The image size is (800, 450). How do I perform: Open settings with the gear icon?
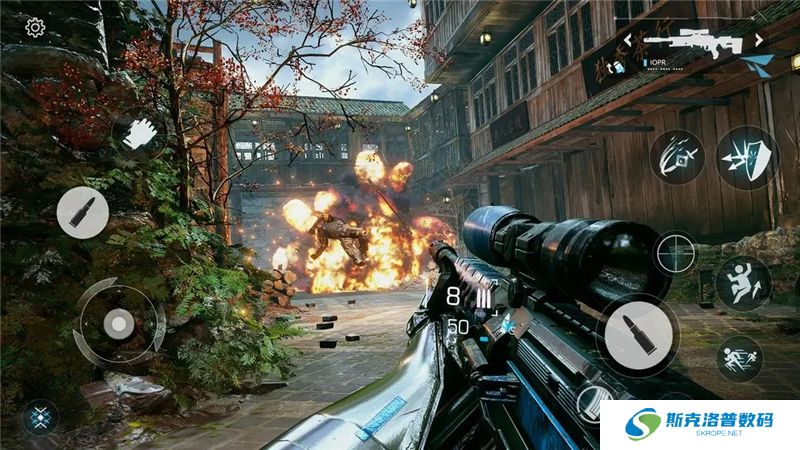(x=35, y=27)
